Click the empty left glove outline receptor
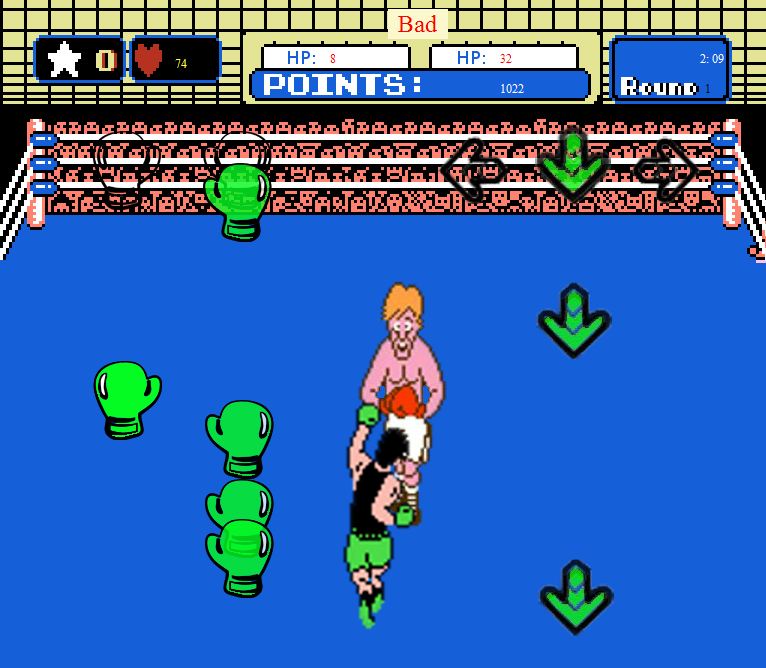Viewport: 766px width, 668px height. (124, 168)
